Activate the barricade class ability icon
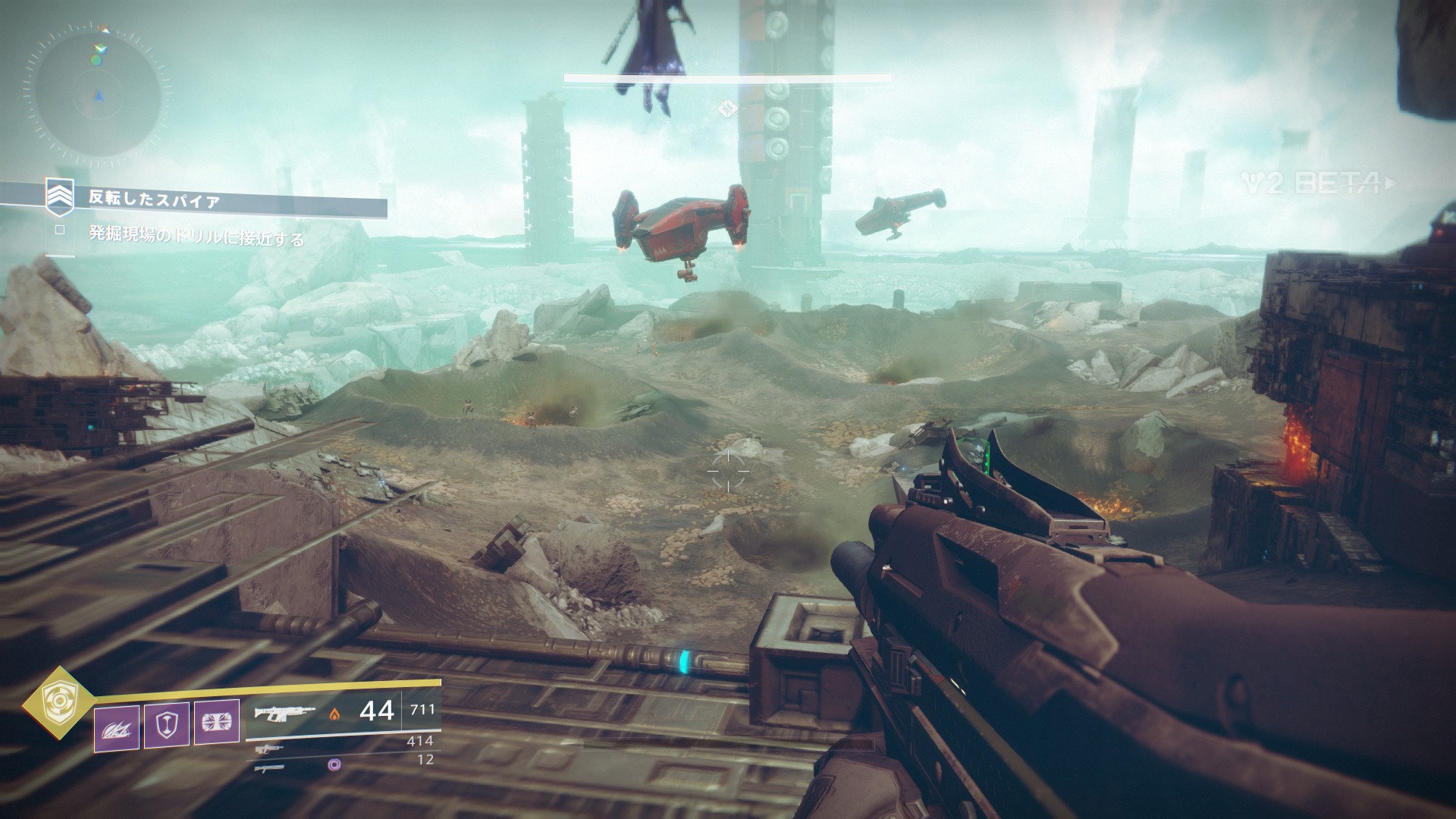1456x819 pixels. coord(217,723)
